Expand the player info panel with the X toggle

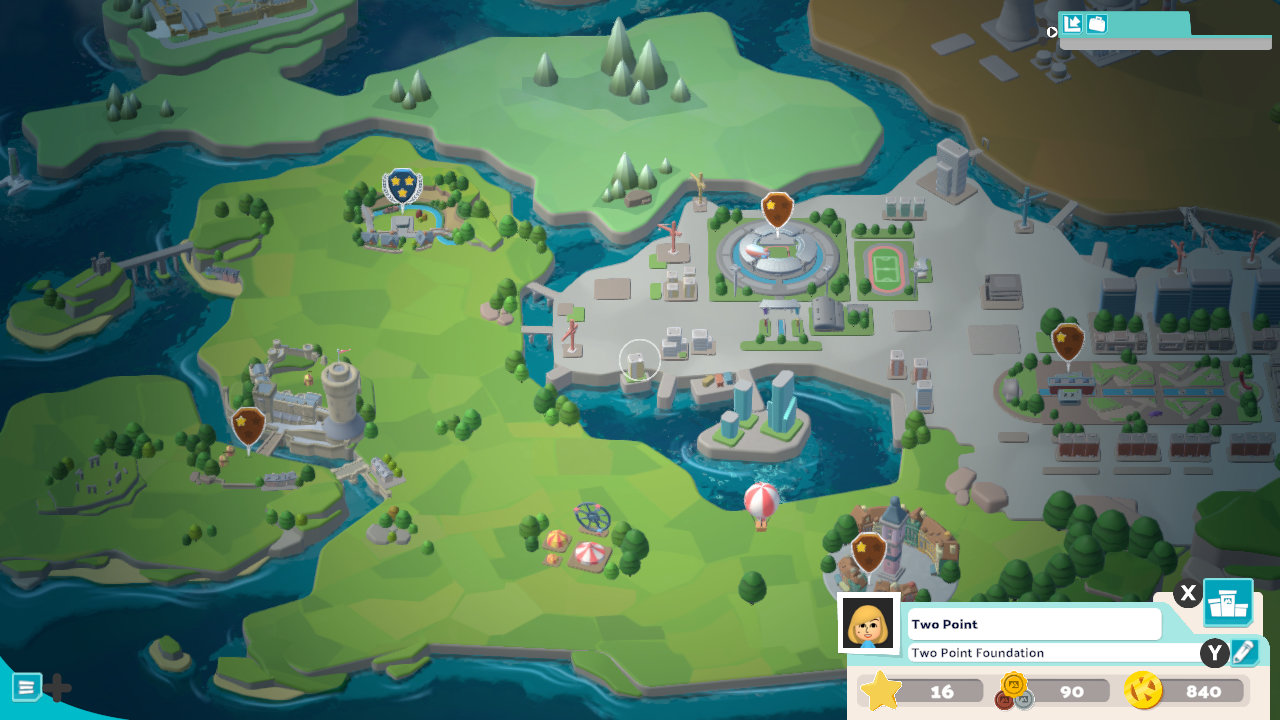tap(1187, 593)
